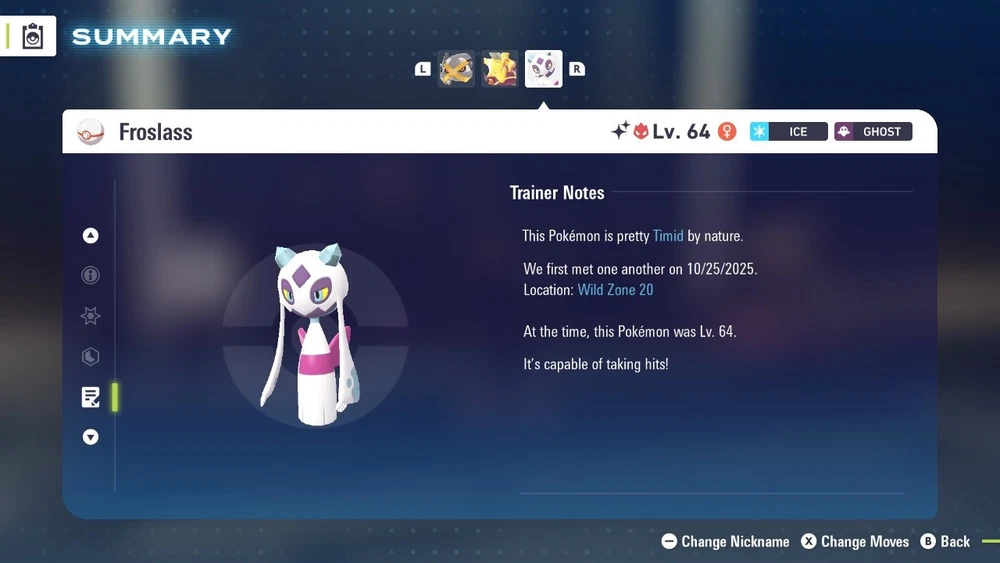This screenshot has width=1000, height=563.
Task: Select the Metagross party portrait
Action: point(456,69)
